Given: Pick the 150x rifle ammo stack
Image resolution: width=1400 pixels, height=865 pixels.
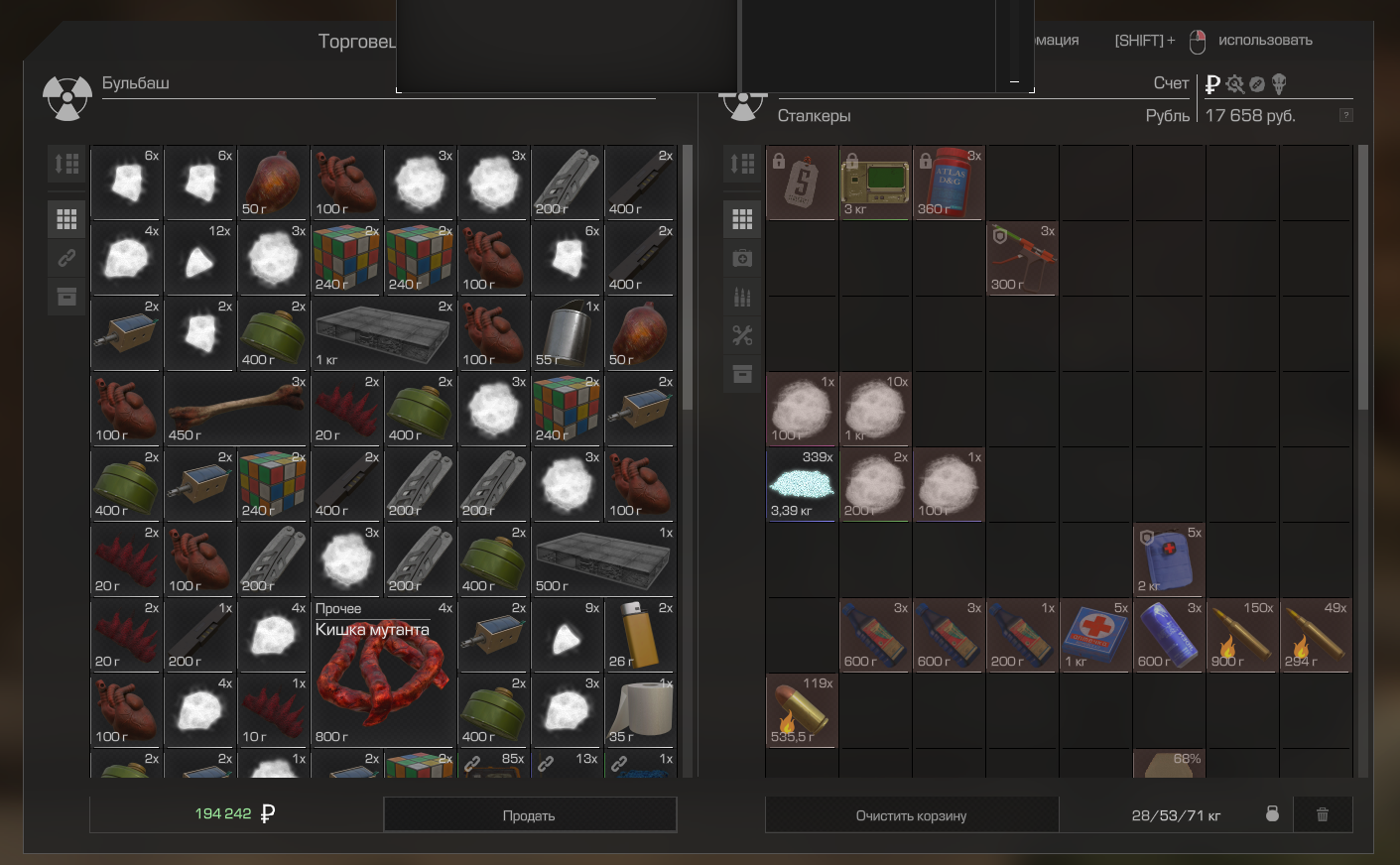Looking at the screenshot, I should click(x=1242, y=635).
